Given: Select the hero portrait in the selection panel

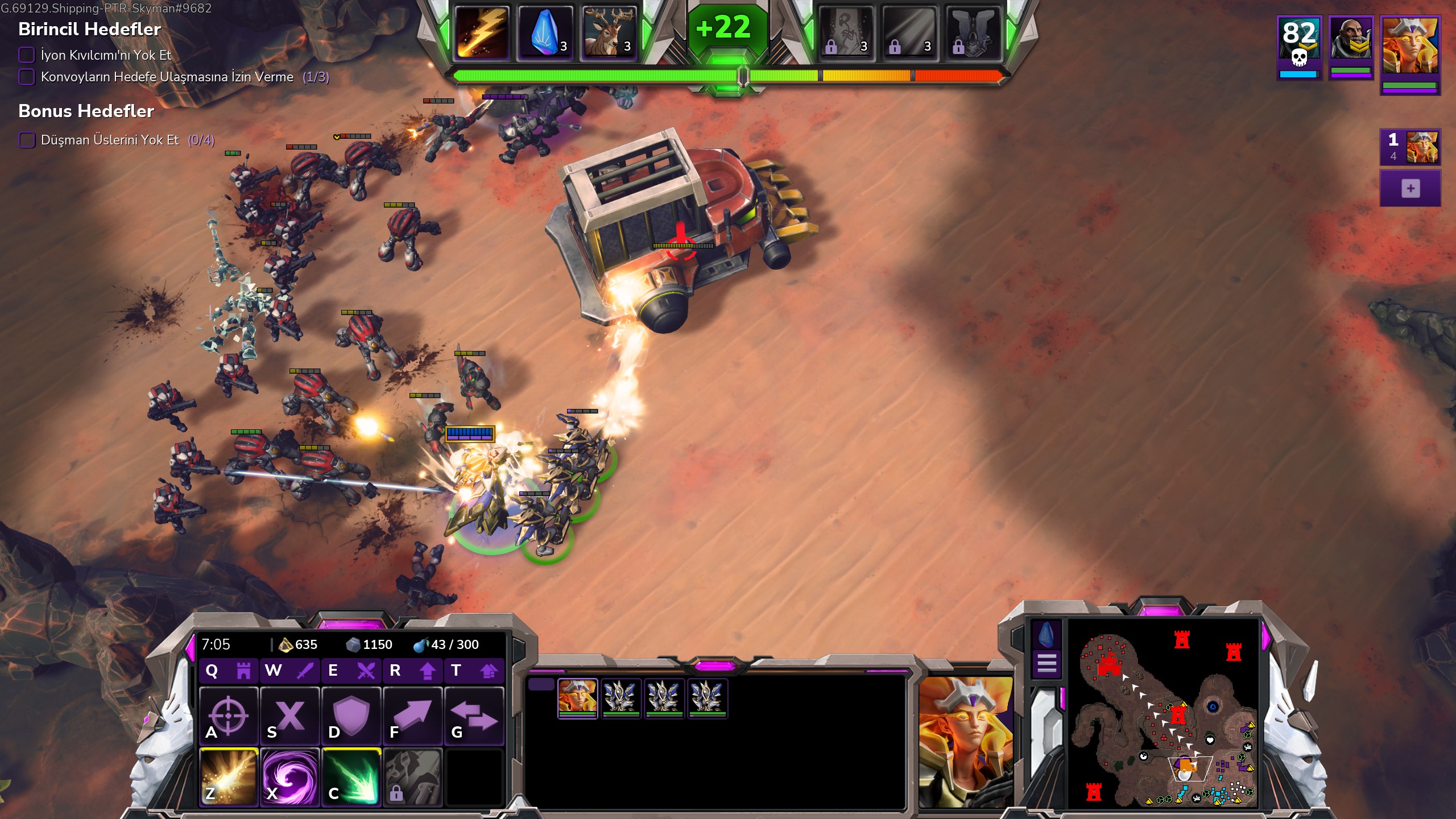Looking at the screenshot, I should point(577,697).
